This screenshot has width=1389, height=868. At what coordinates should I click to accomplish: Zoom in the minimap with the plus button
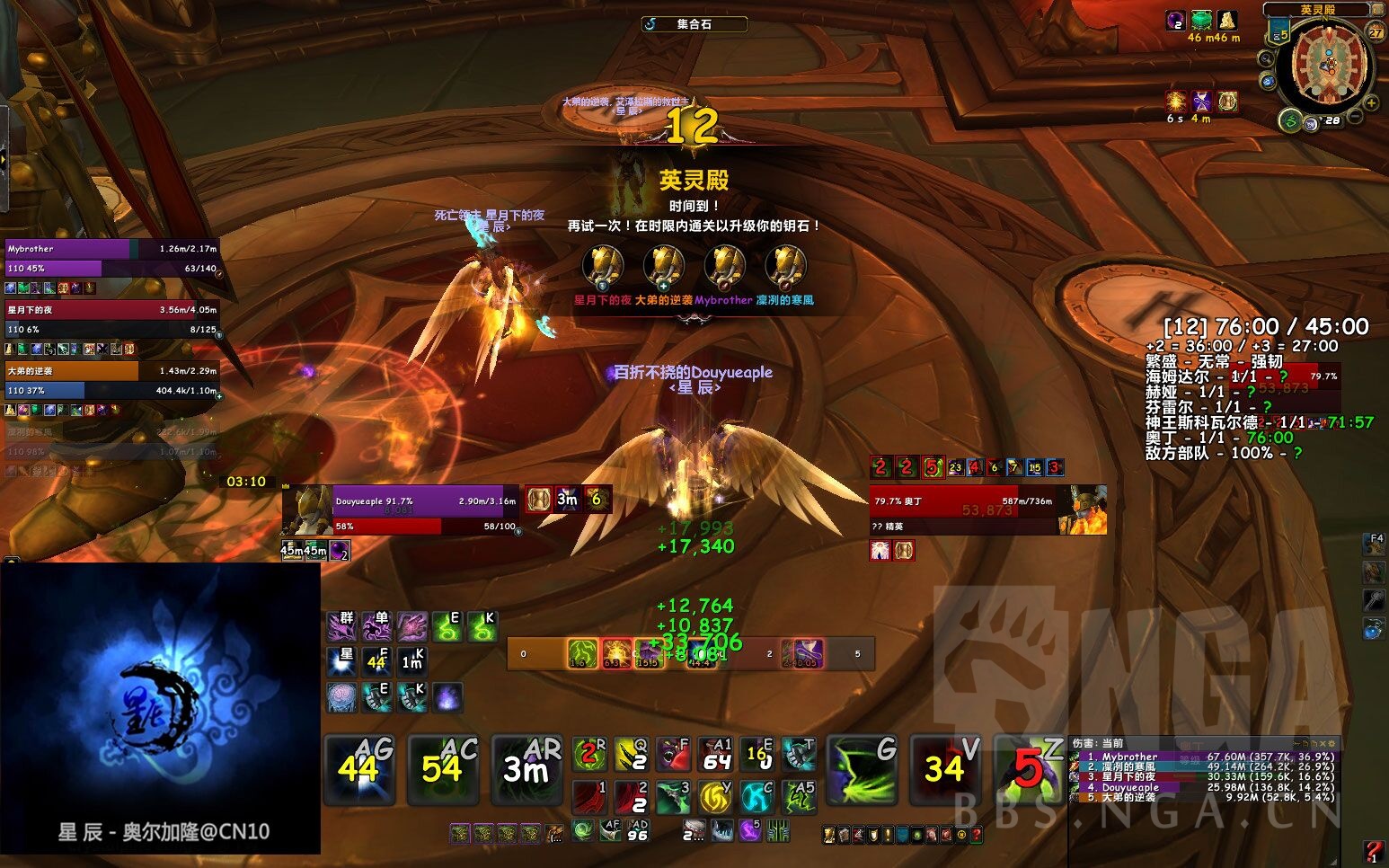tap(1371, 103)
